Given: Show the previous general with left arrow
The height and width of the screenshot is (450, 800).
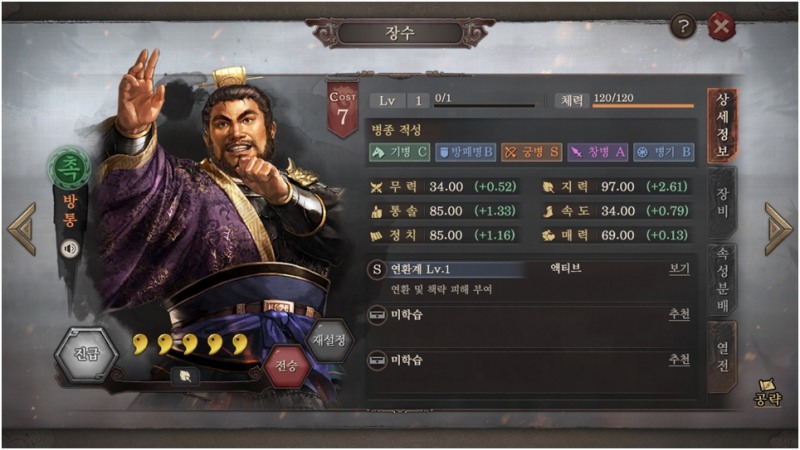Looking at the screenshot, I should point(21,229).
